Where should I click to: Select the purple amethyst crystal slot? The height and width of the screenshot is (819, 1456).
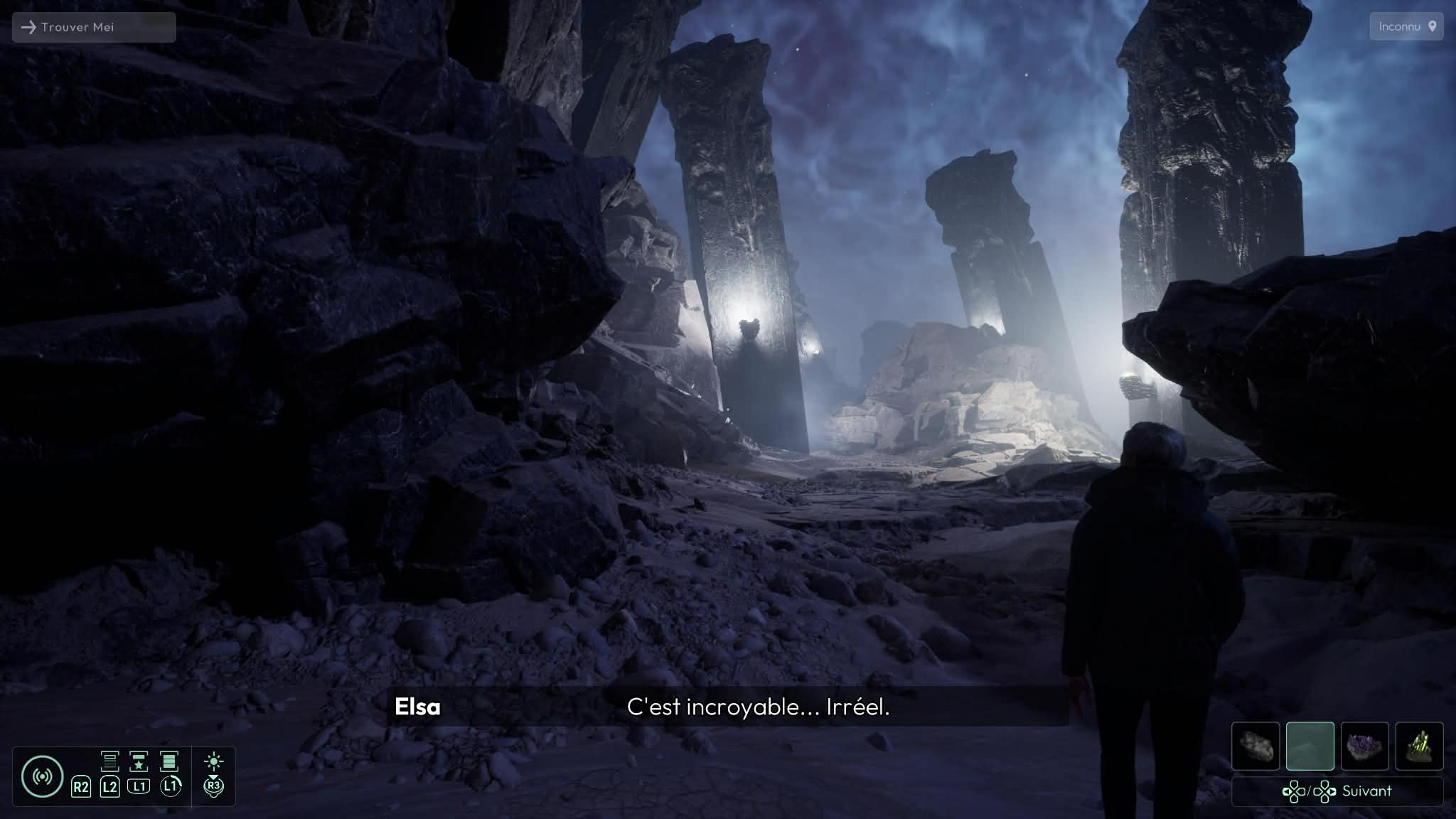[x=1364, y=746]
